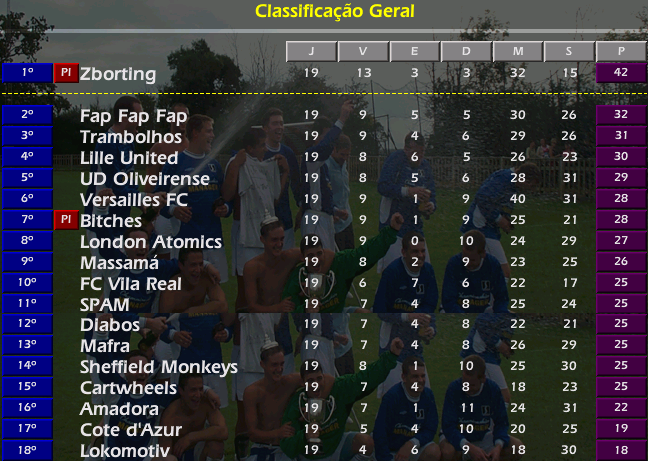Click the M column header
This screenshot has width=648, height=461.
click(x=517, y=51)
